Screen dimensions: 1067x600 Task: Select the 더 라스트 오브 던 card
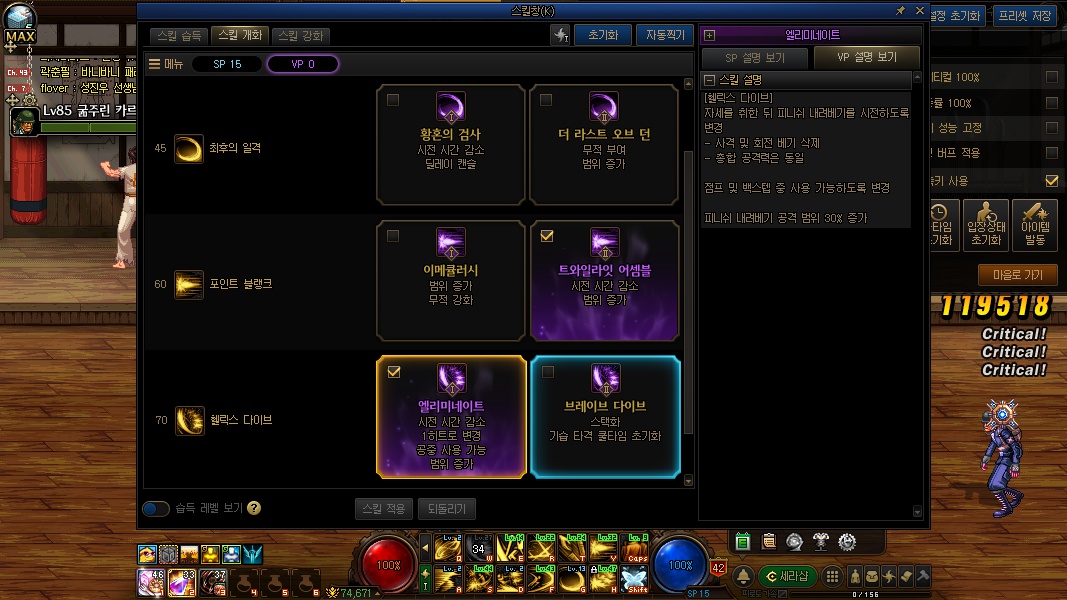(x=604, y=145)
